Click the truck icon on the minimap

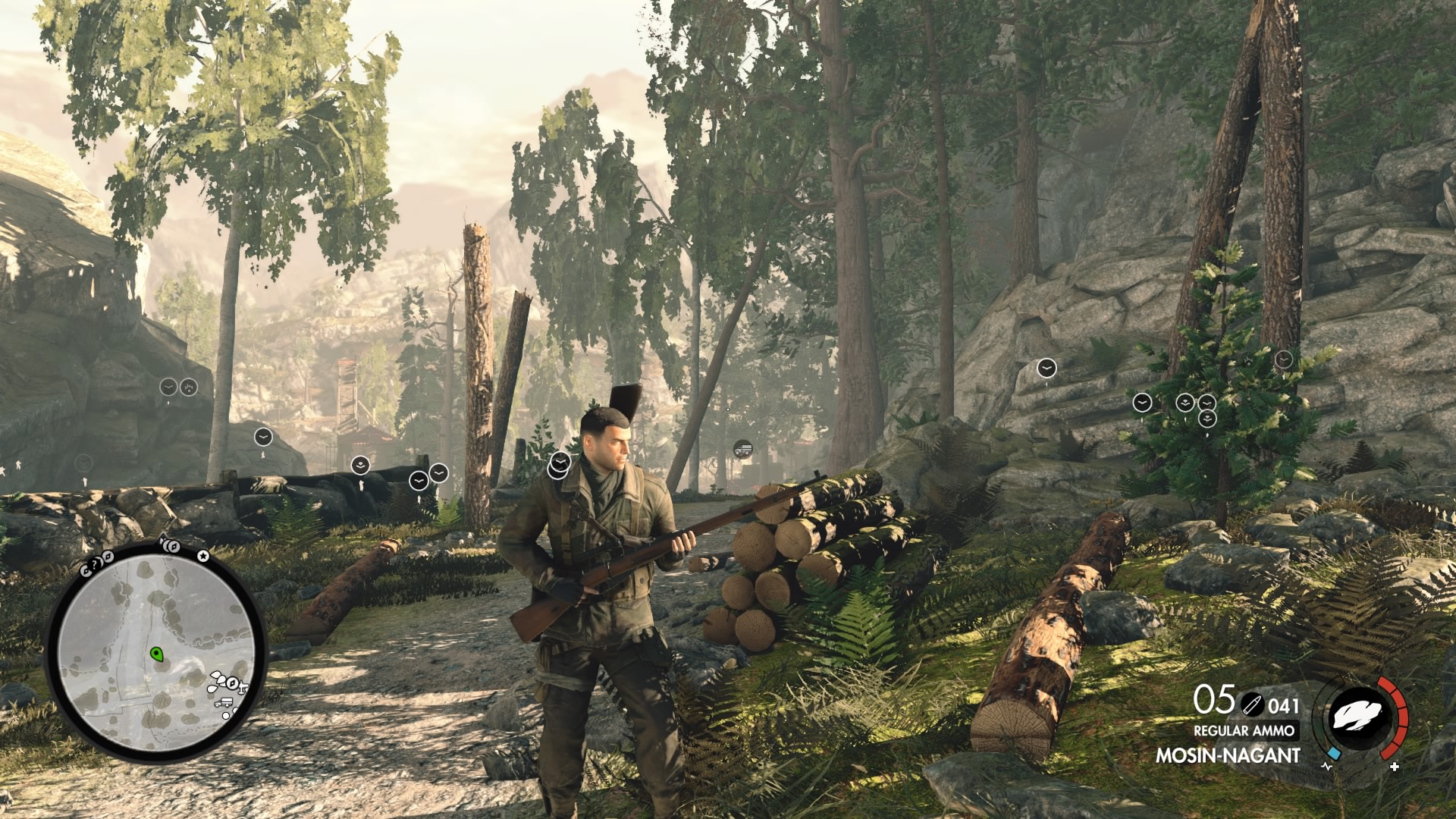(x=224, y=702)
